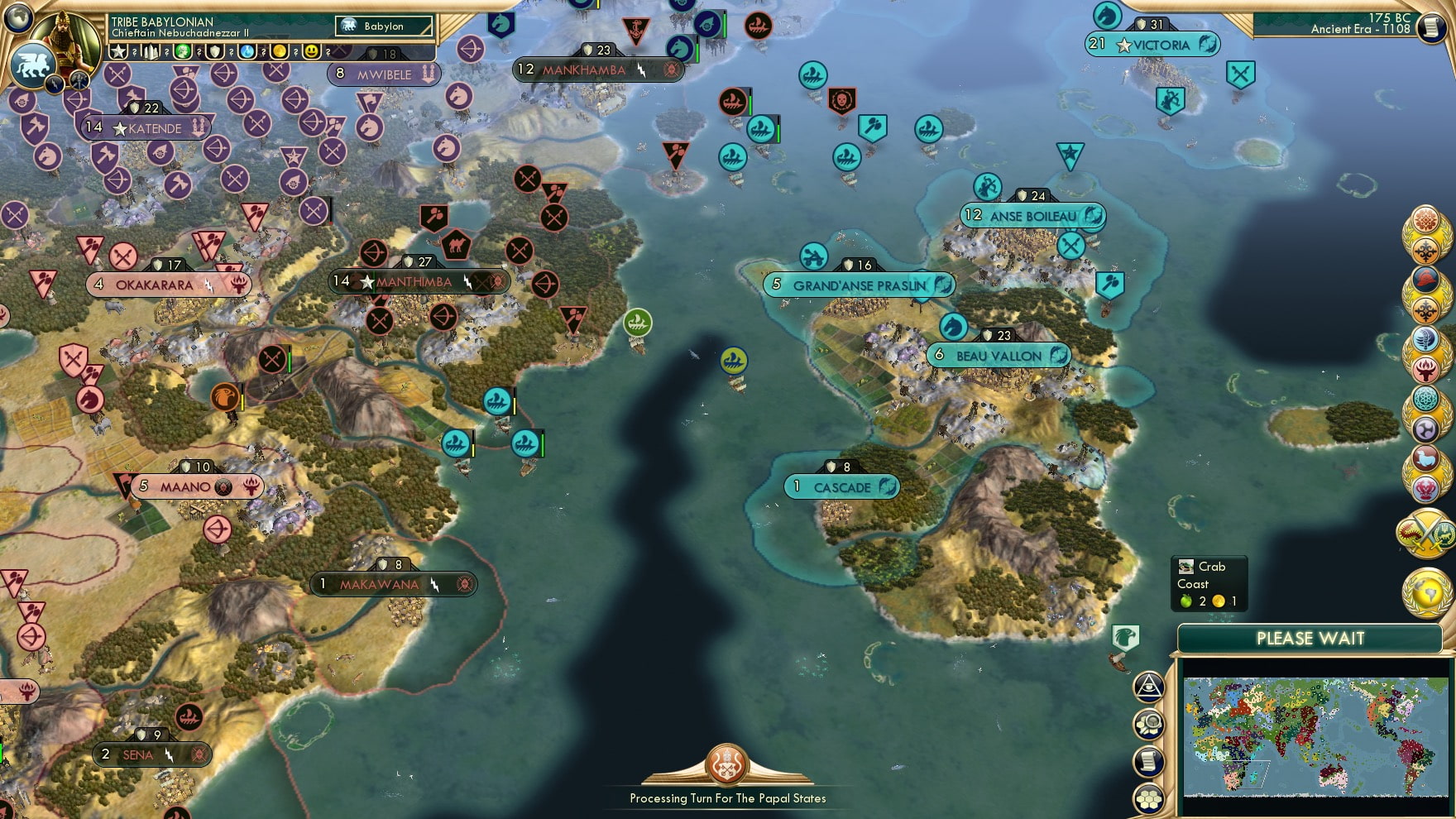Click the gold coin indicator
Screen dimensions: 1456x819
(x=279, y=51)
